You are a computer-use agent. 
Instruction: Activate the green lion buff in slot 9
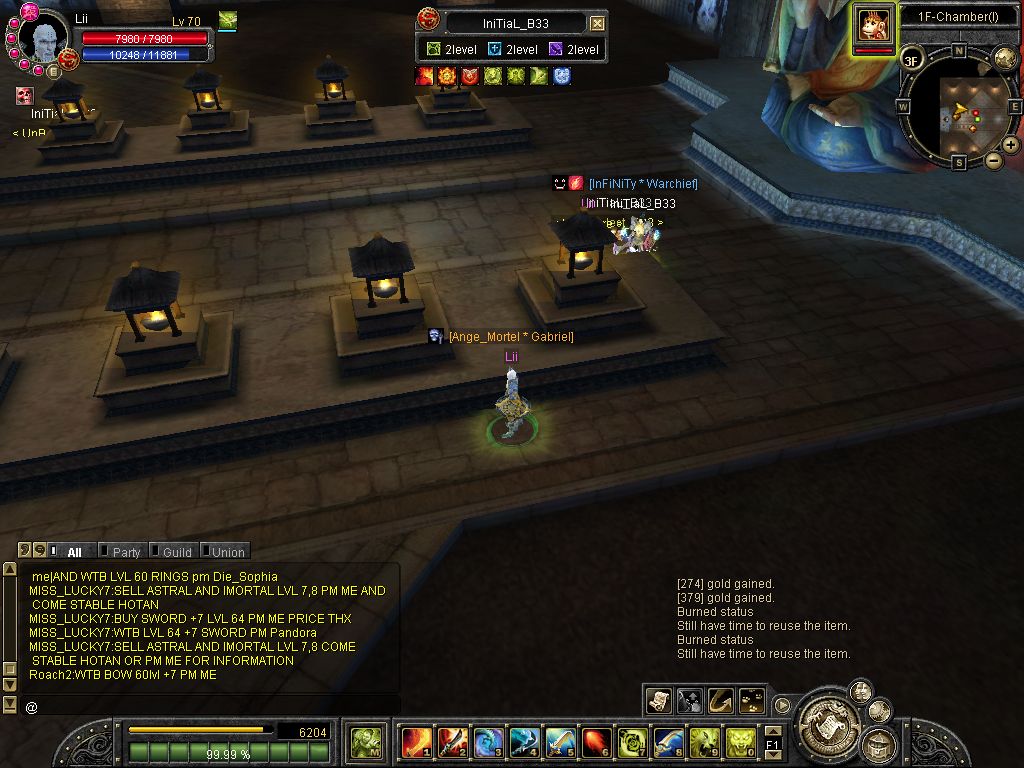(x=704, y=742)
